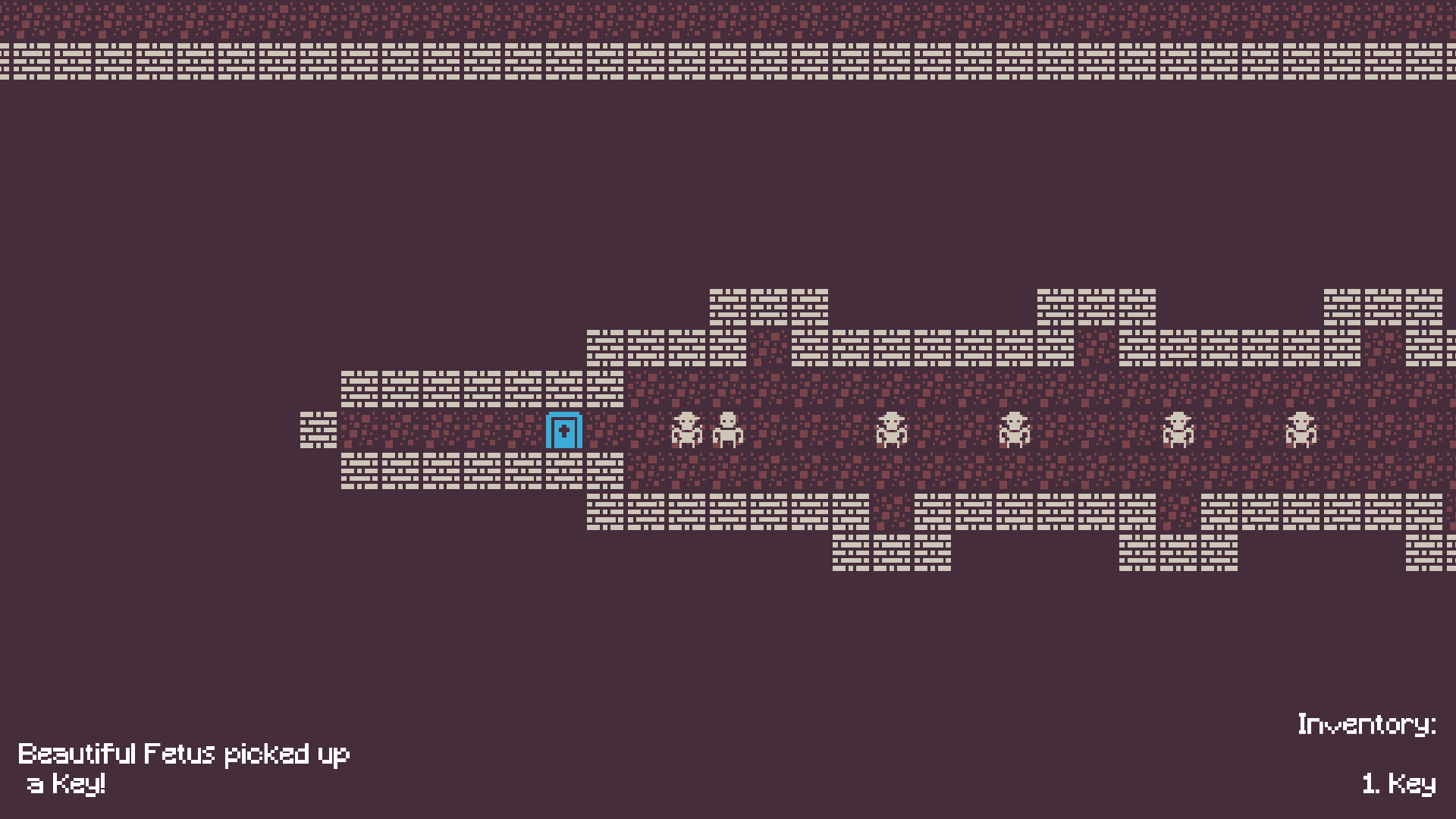Click the brick wall below the blue door
Viewport: 1456px width, 819px height.
pos(563,470)
